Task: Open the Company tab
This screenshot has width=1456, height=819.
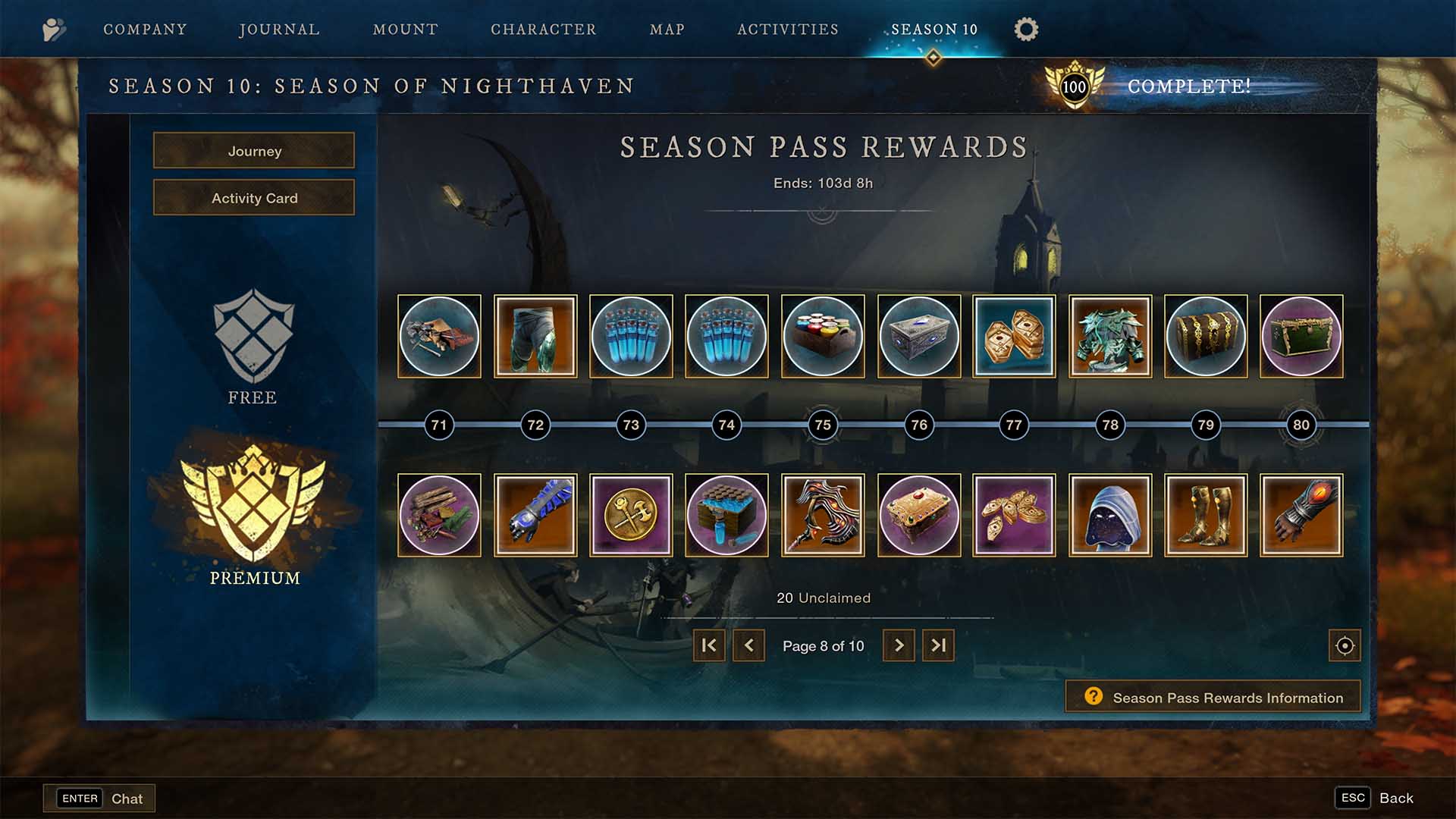Action: point(145,30)
